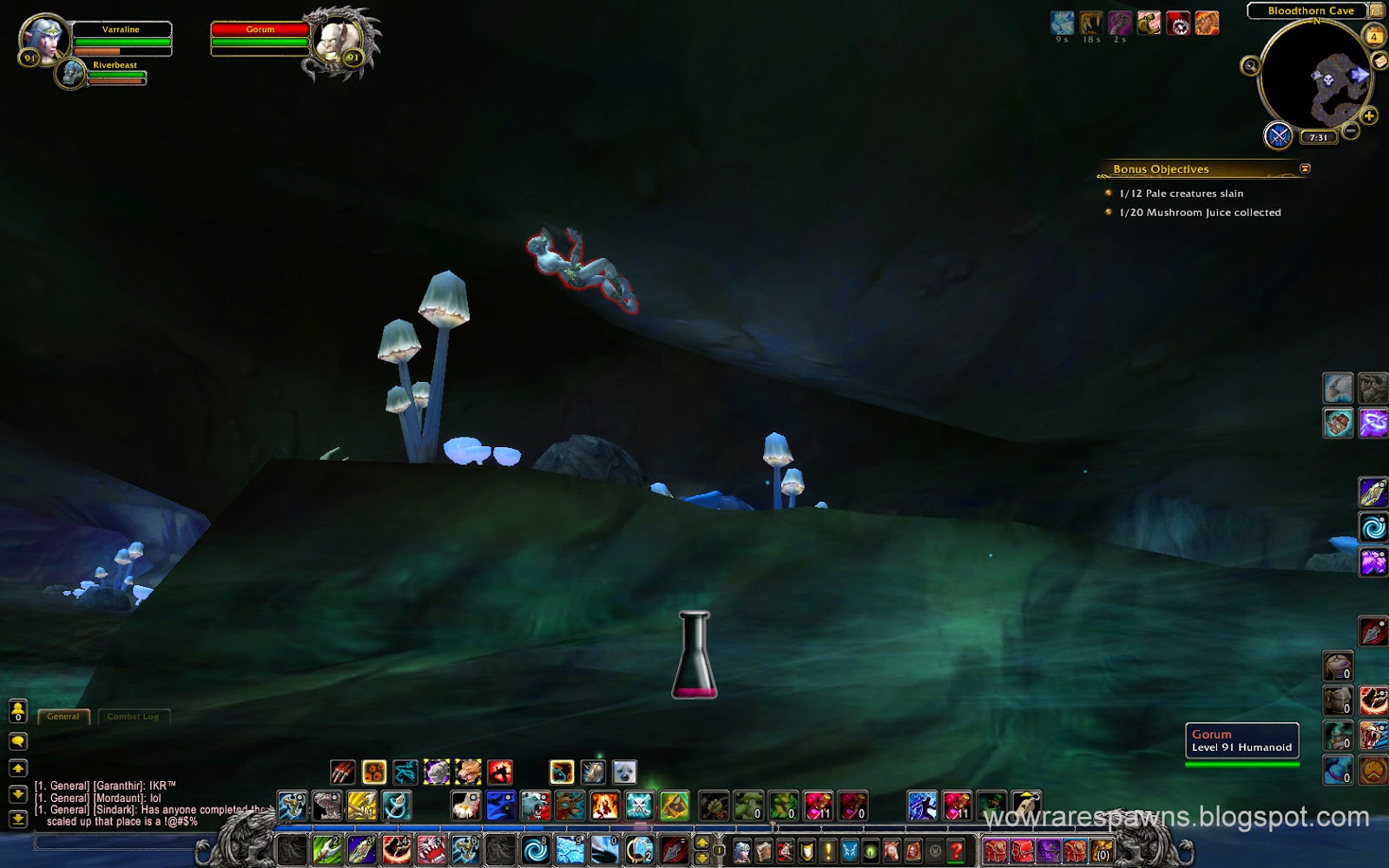1389x868 pixels.
Task: Toggle the battleground queue swords icon under the minimap
Action: pyautogui.click(x=1279, y=136)
